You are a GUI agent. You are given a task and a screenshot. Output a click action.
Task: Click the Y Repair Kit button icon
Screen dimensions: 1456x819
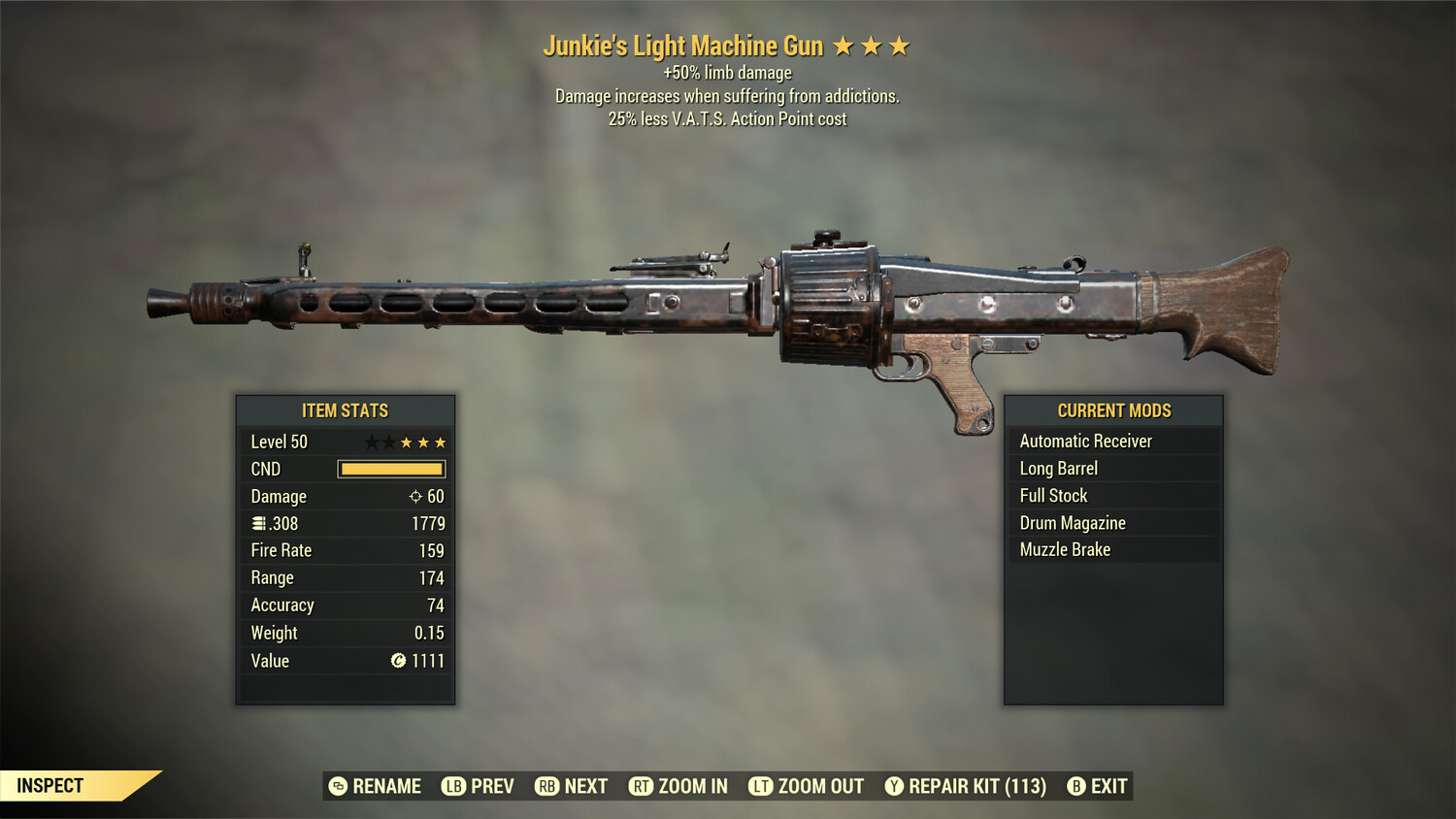click(894, 786)
